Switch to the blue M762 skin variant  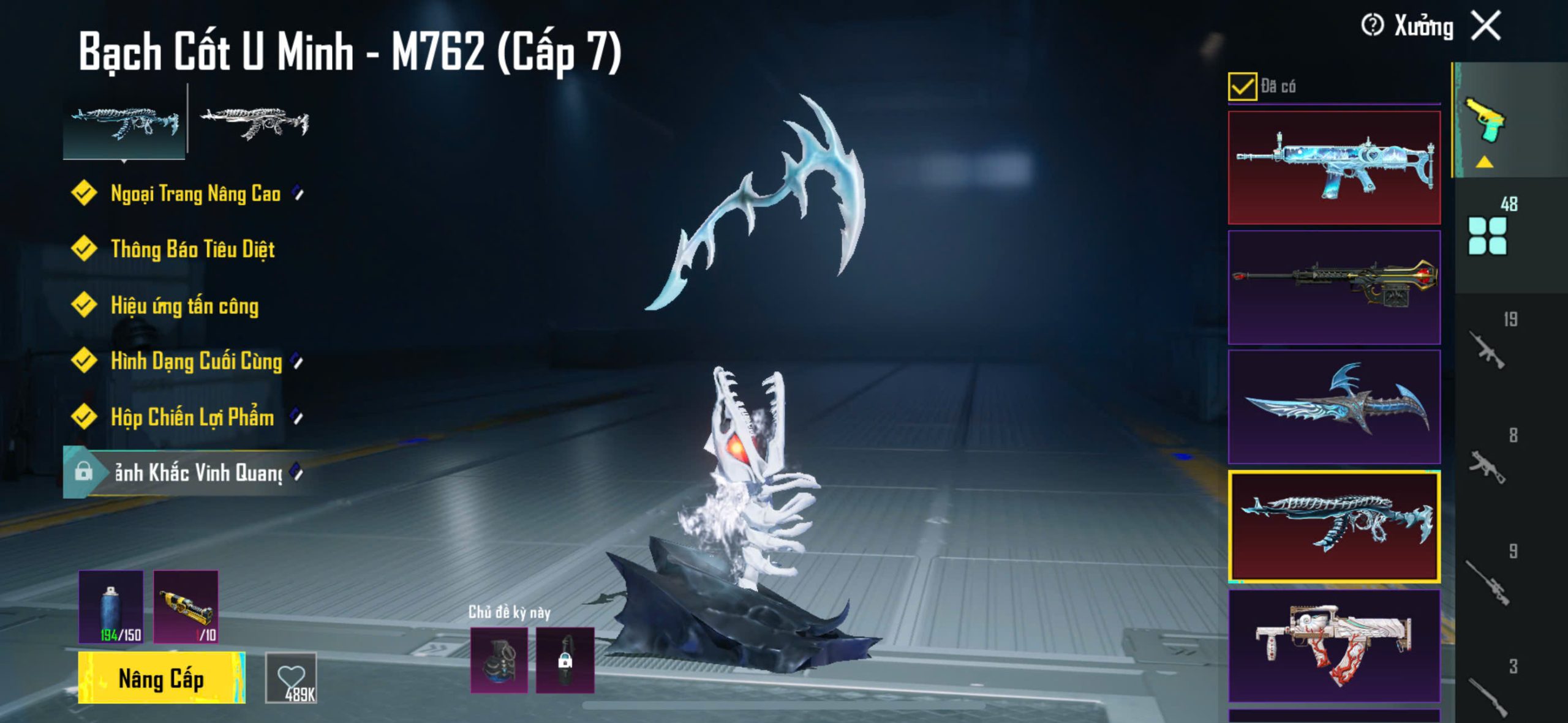click(x=124, y=122)
